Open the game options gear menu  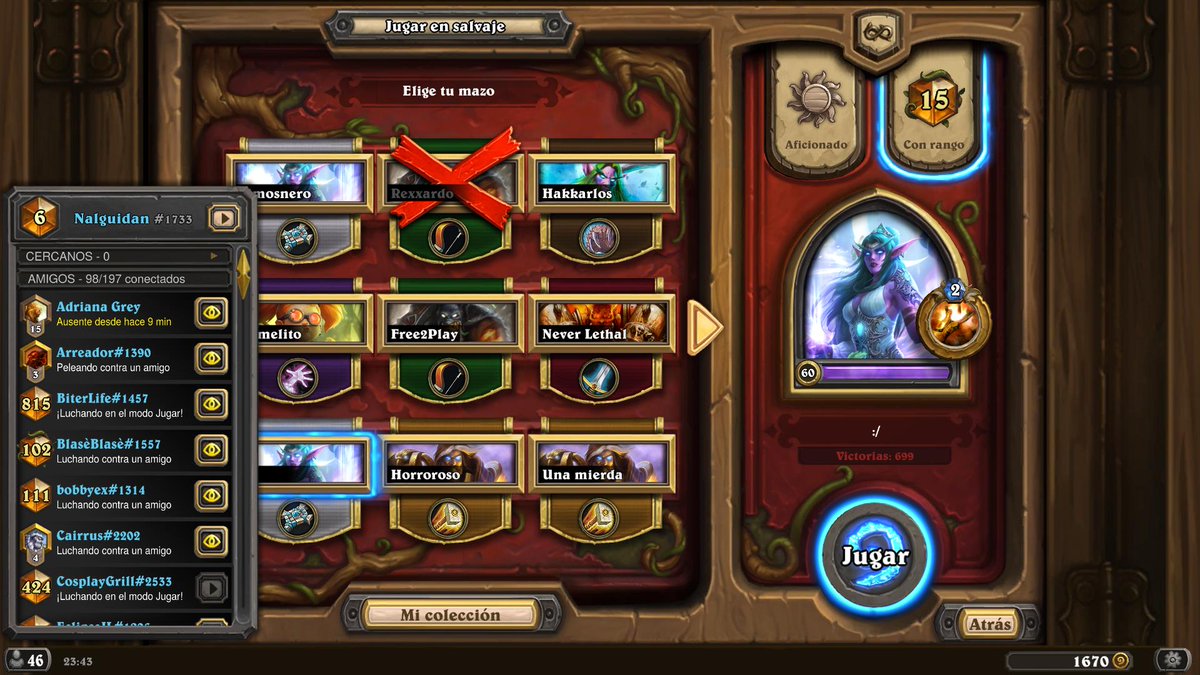coord(1172,660)
